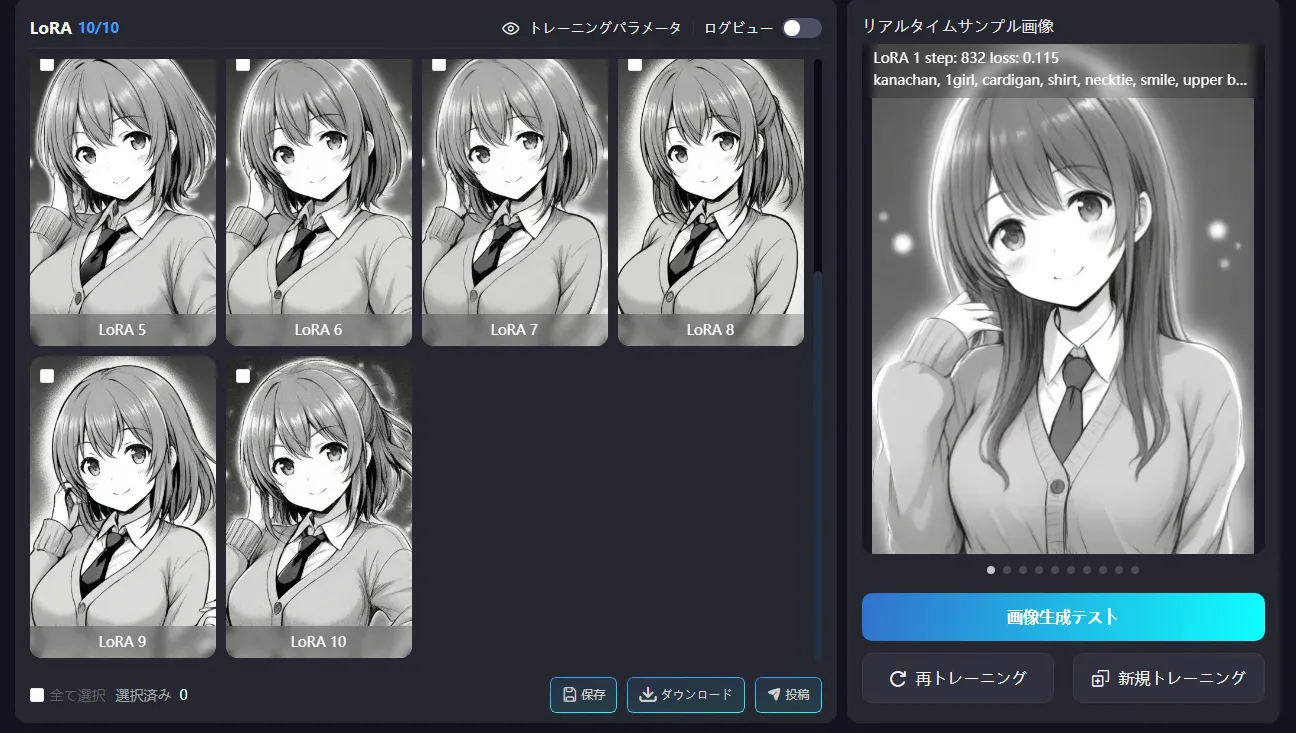Start 新規トレーニング for a new session

coord(1168,678)
